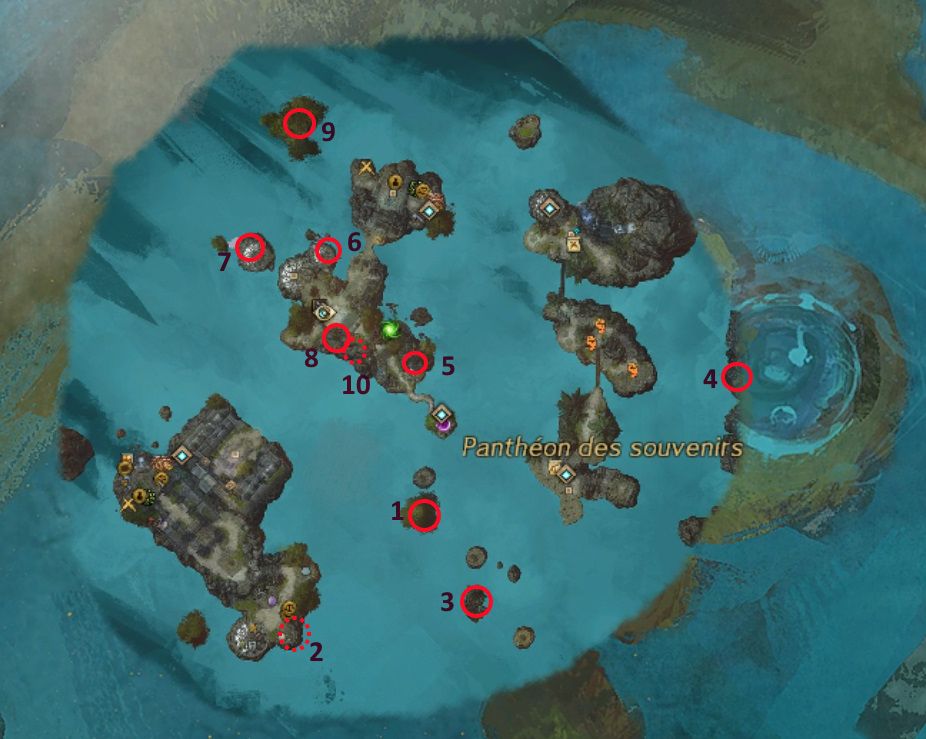Select the red circle marker numbered 7
The width and height of the screenshot is (926, 739).
pyautogui.click(x=250, y=247)
